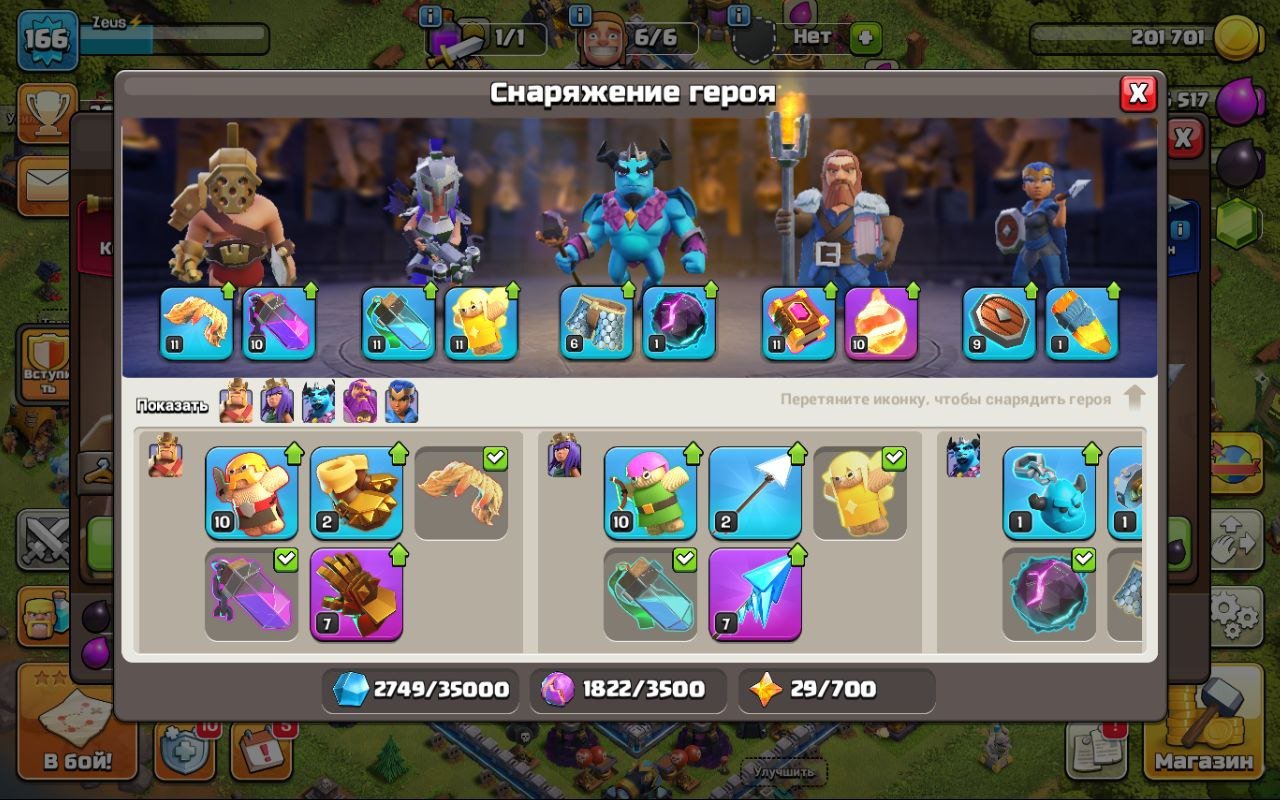1280x800 pixels.
Task: Select Royal Champion's Rocket Spear equipment
Action: tap(1084, 325)
